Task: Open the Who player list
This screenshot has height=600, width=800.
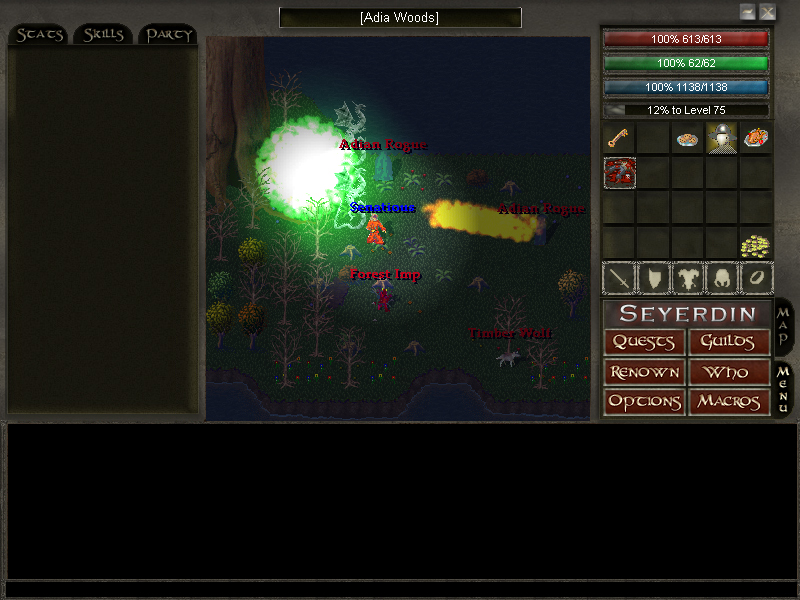Action: click(x=729, y=372)
